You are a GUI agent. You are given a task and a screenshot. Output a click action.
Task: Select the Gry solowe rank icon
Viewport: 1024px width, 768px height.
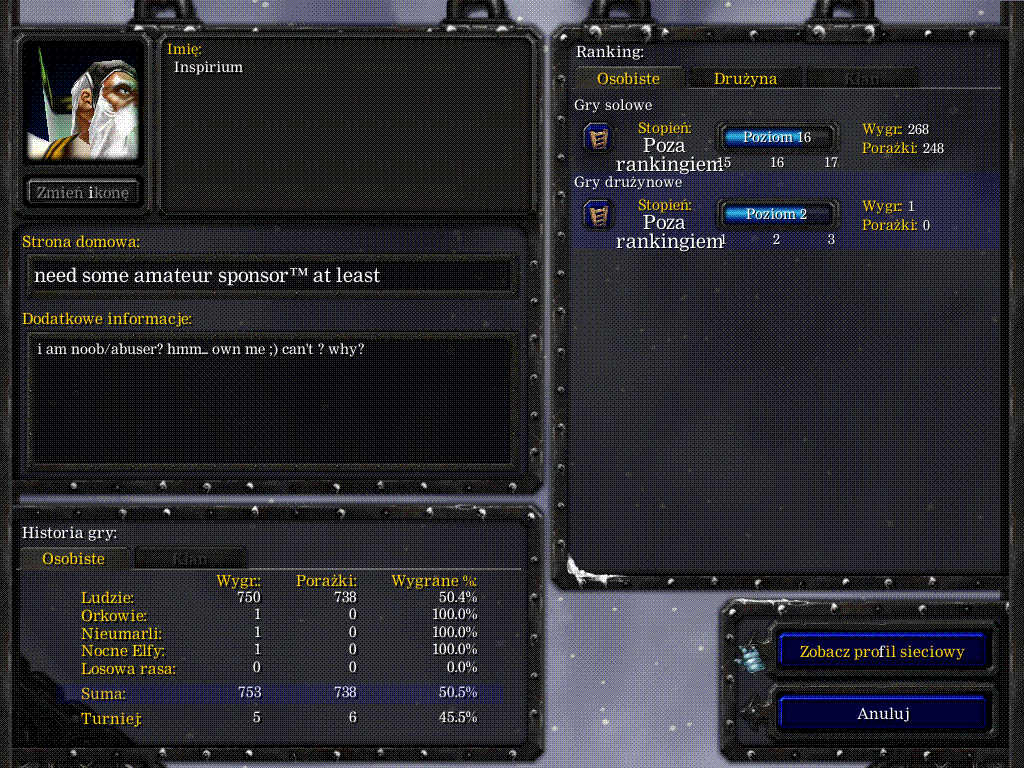[598, 137]
